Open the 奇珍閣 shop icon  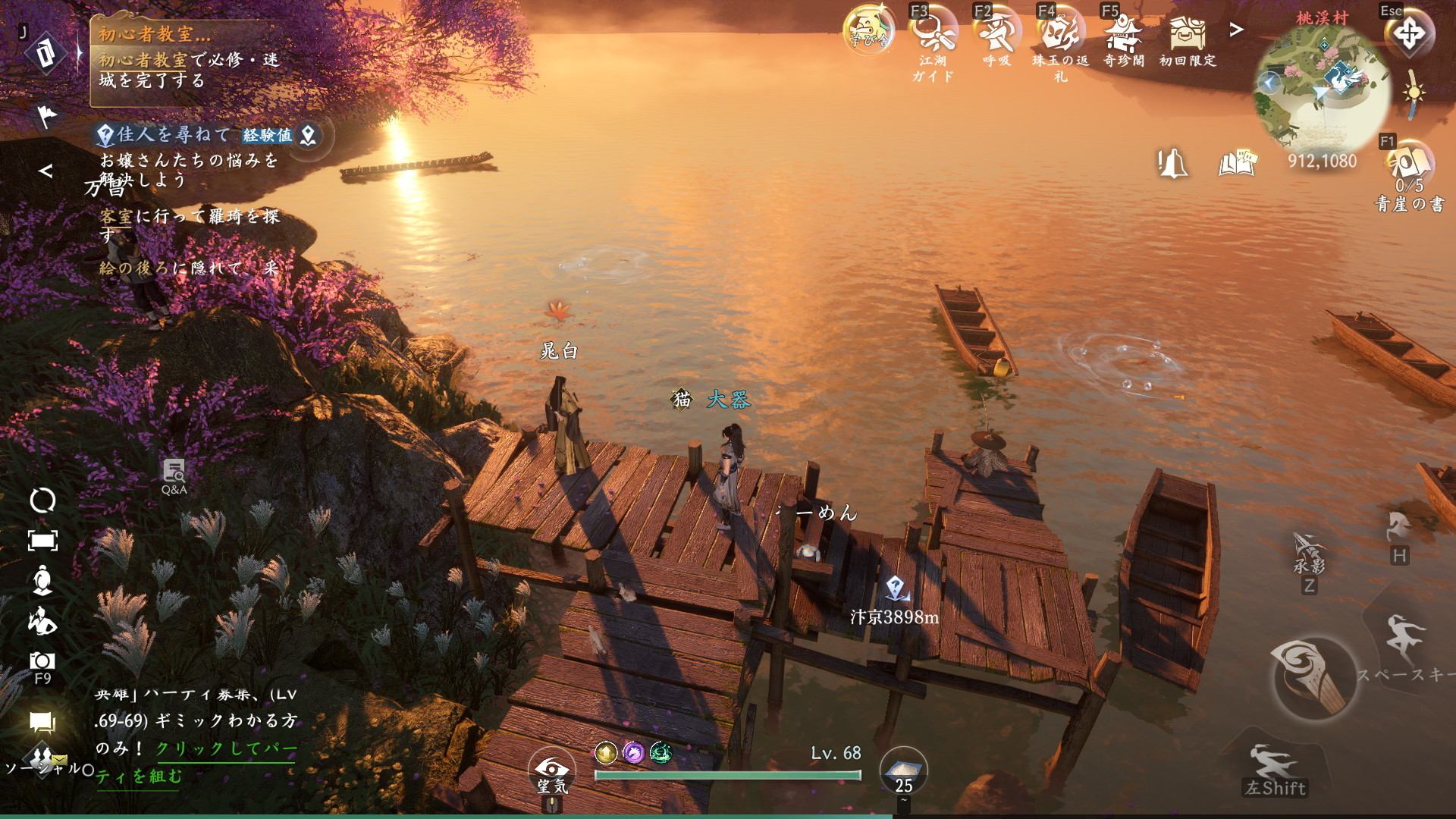pos(1123,33)
